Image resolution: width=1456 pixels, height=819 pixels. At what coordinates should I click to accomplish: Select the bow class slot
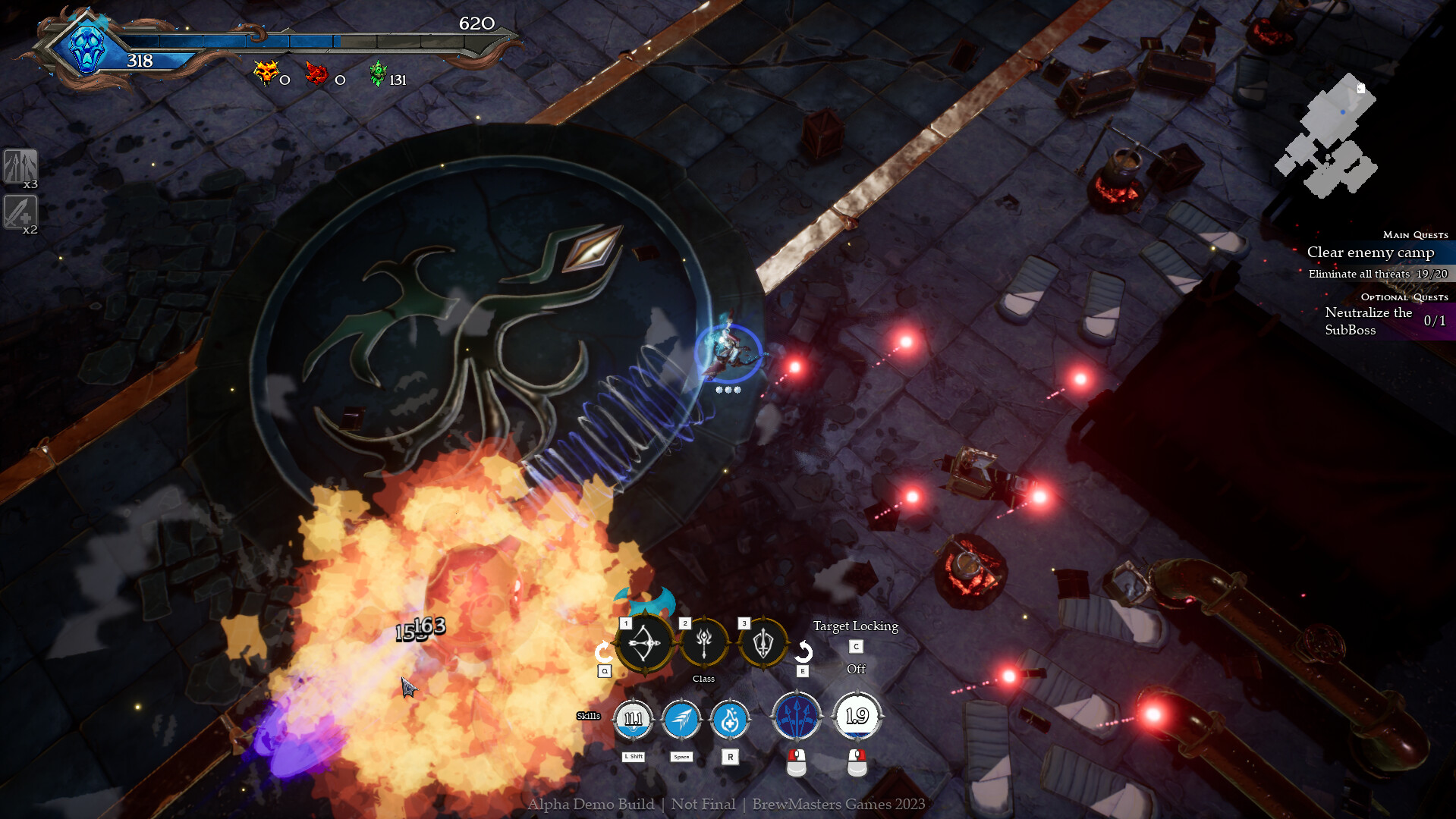pyautogui.click(x=644, y=644)
